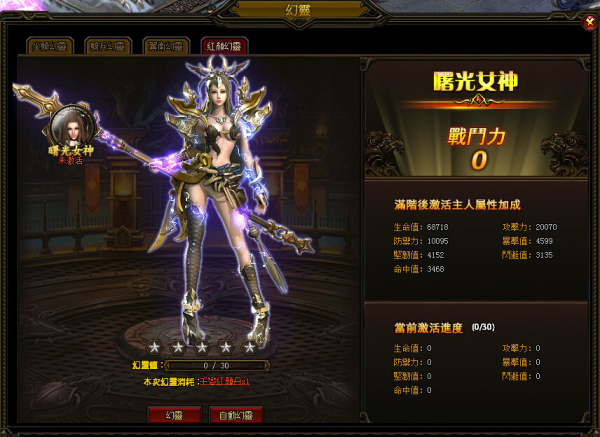Select the first tab in the tab row

pos(50,46)
